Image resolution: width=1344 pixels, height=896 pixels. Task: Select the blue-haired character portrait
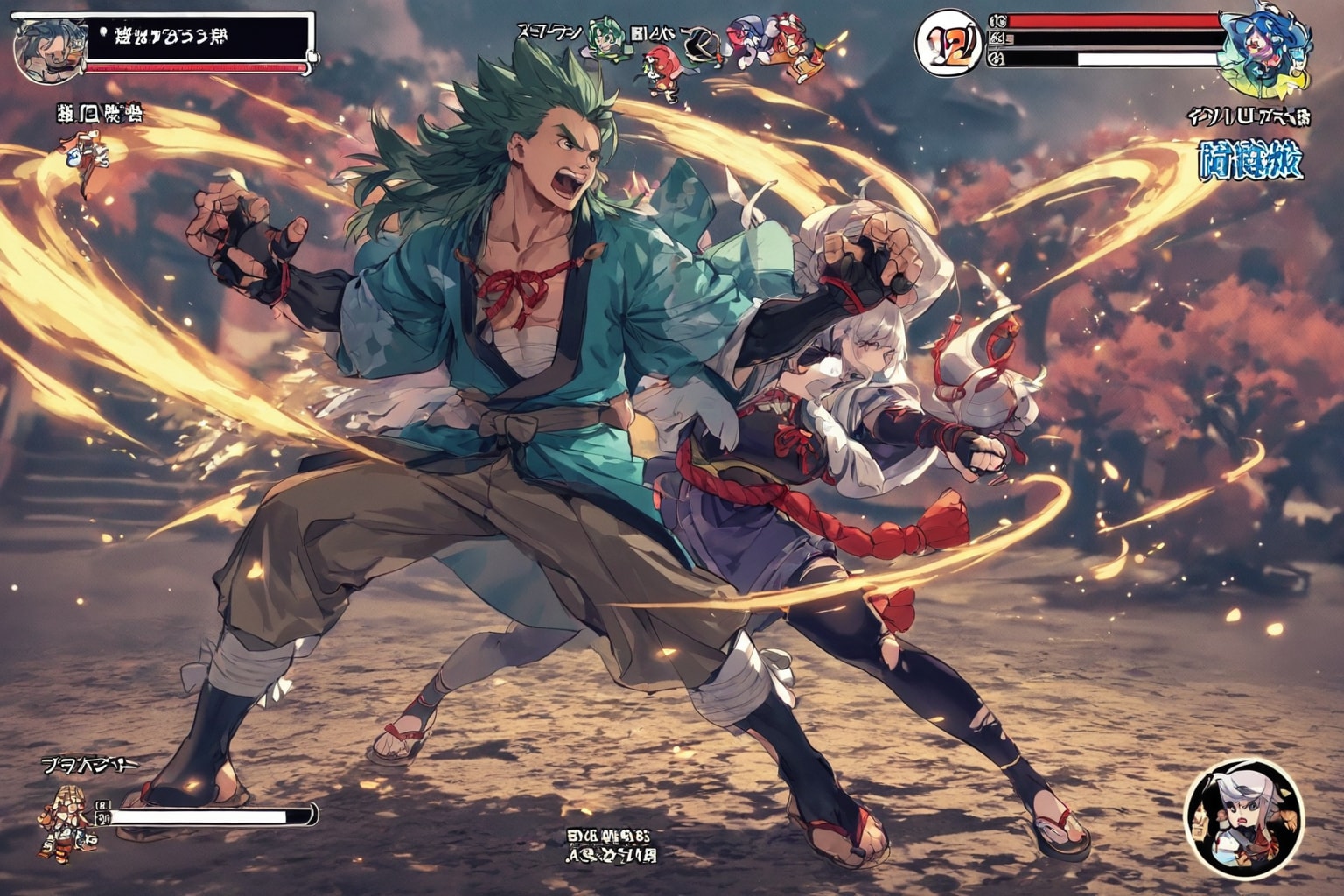1262,51
